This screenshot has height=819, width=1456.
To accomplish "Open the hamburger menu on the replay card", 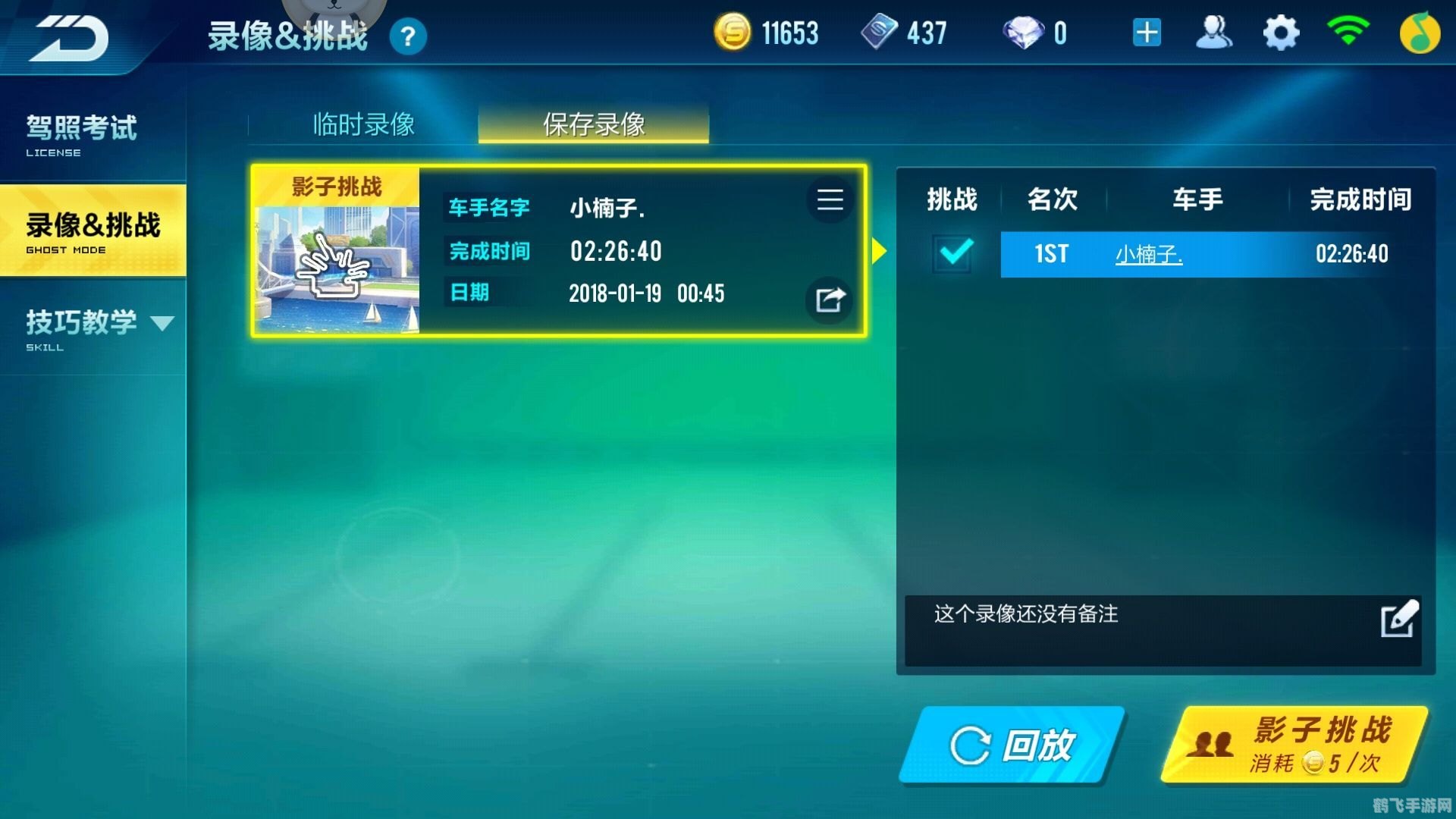I will coord(830,201).
